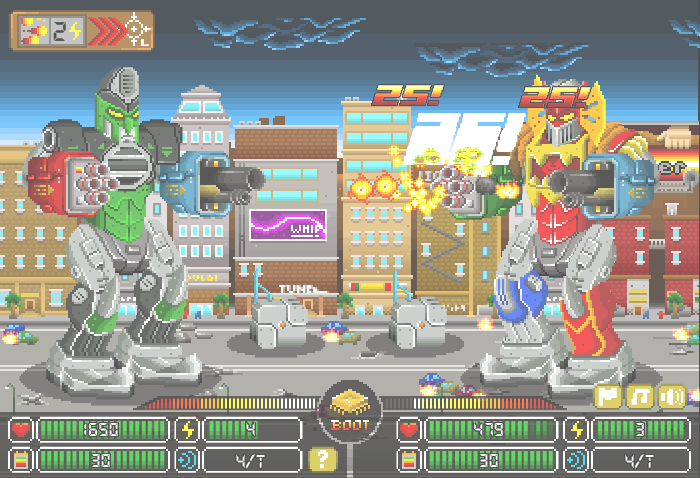Image resolution: width=700 pixels, height=478 pixels.
Task: Toggle the music note button
Action: (x=641, y=396)
